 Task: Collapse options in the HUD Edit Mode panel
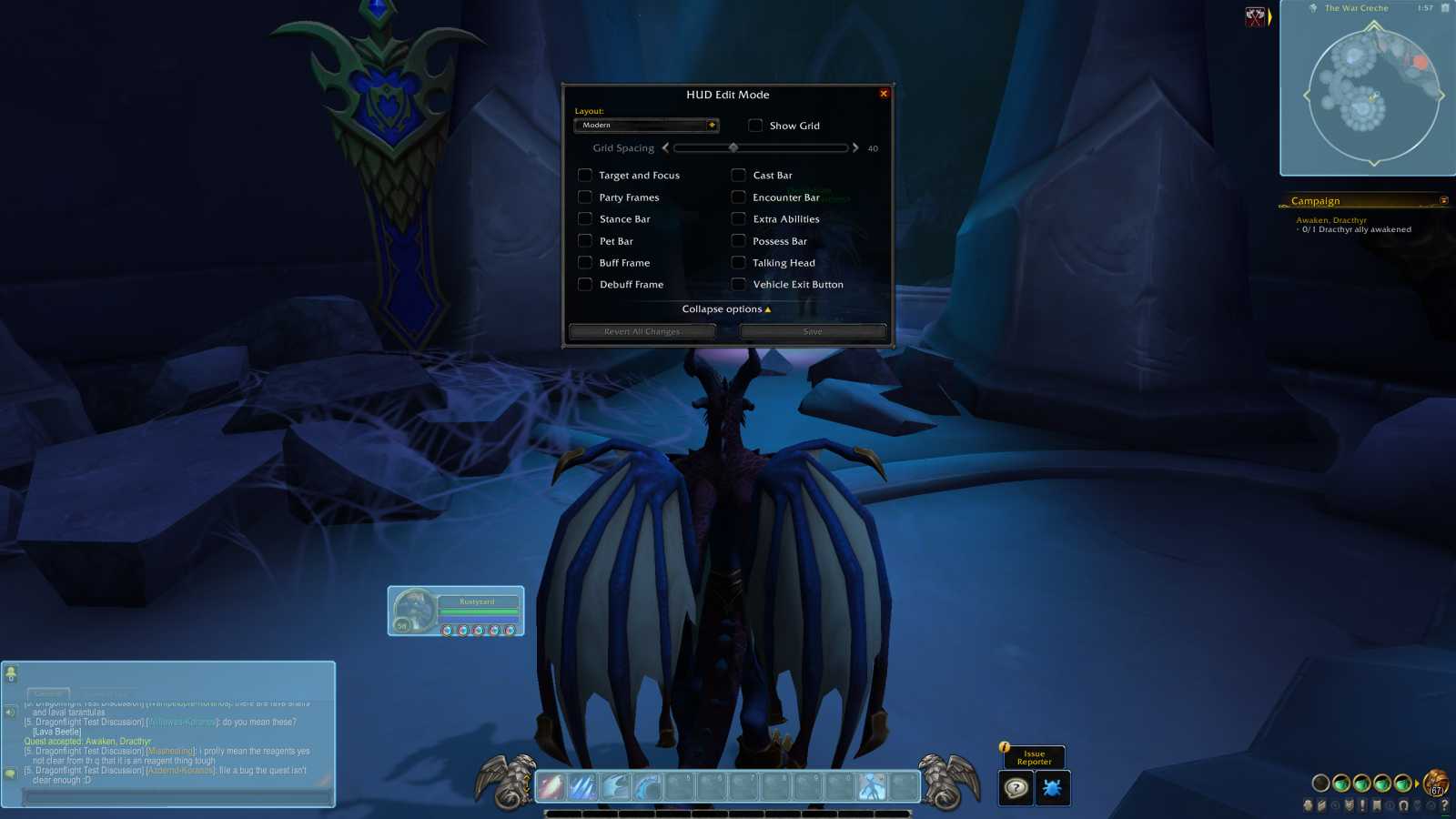(x=727, y=309)
